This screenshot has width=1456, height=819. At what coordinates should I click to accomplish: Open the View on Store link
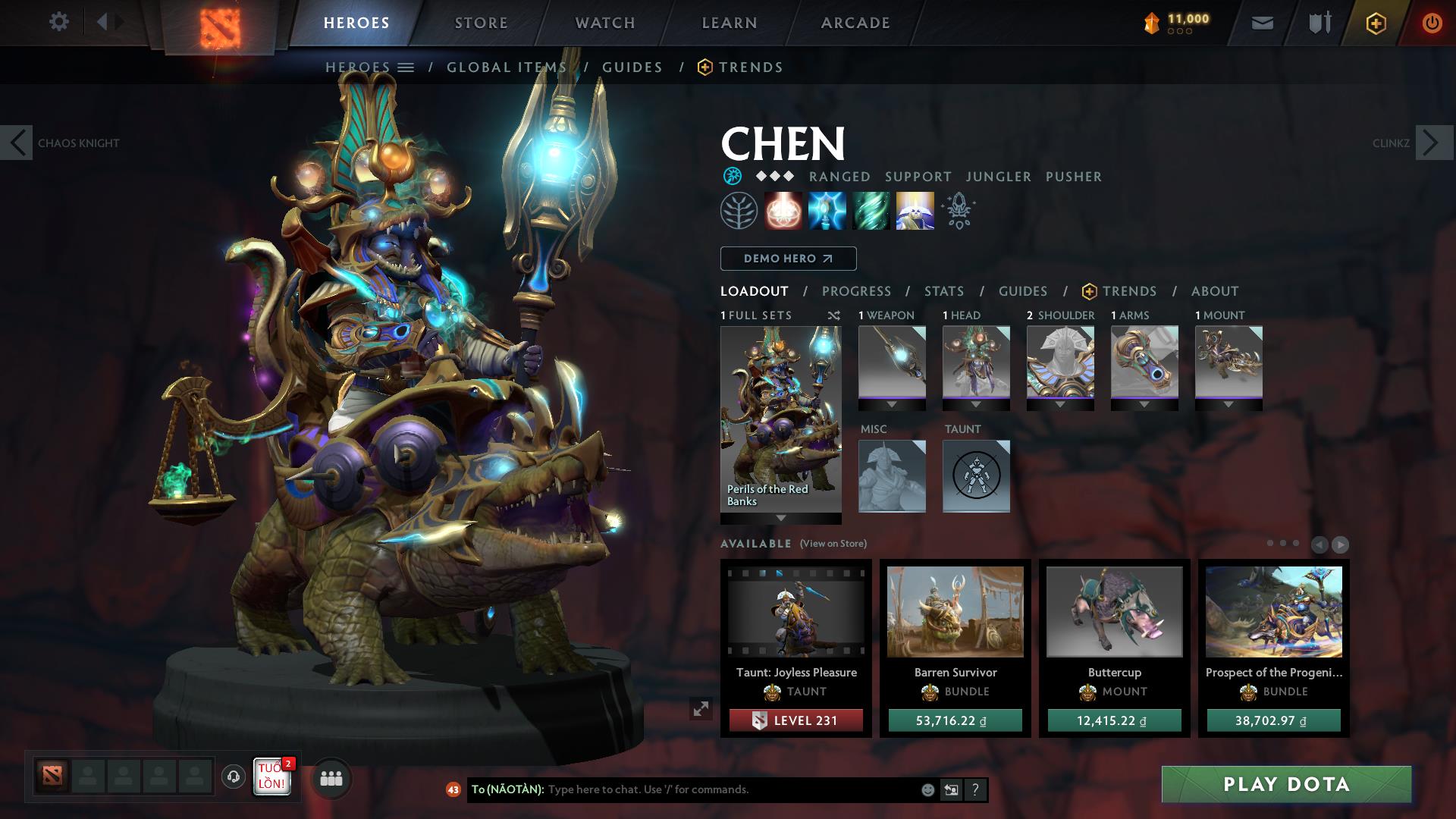point(833,544)
